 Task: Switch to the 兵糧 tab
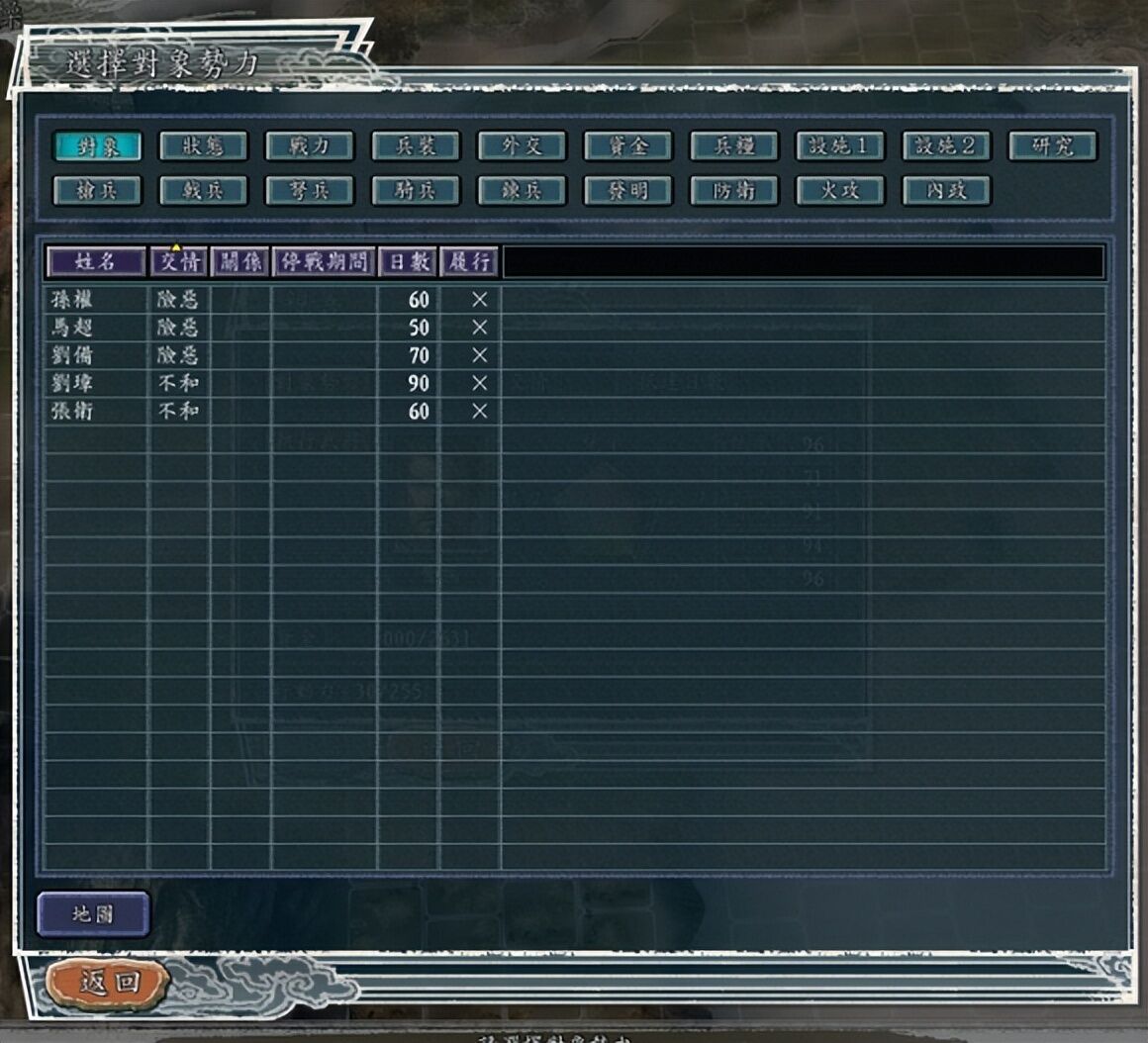tap(733, 146)
